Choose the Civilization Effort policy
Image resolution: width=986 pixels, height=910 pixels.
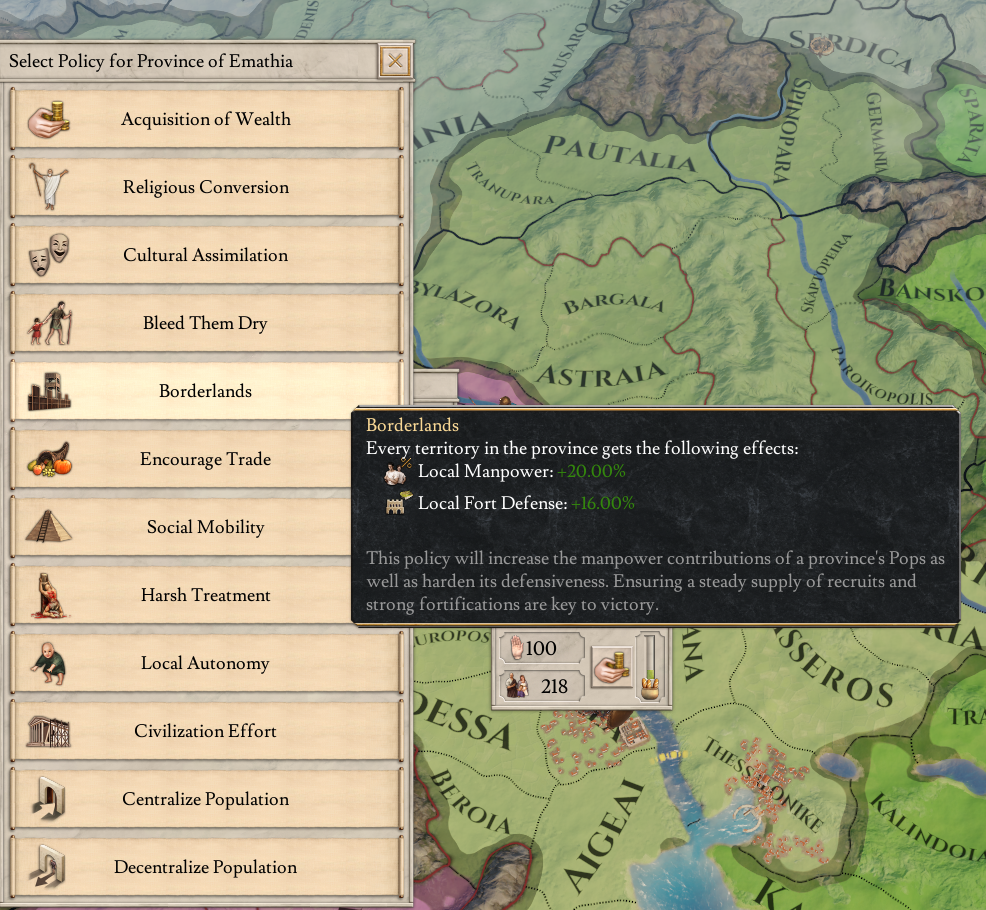point(206,732)
